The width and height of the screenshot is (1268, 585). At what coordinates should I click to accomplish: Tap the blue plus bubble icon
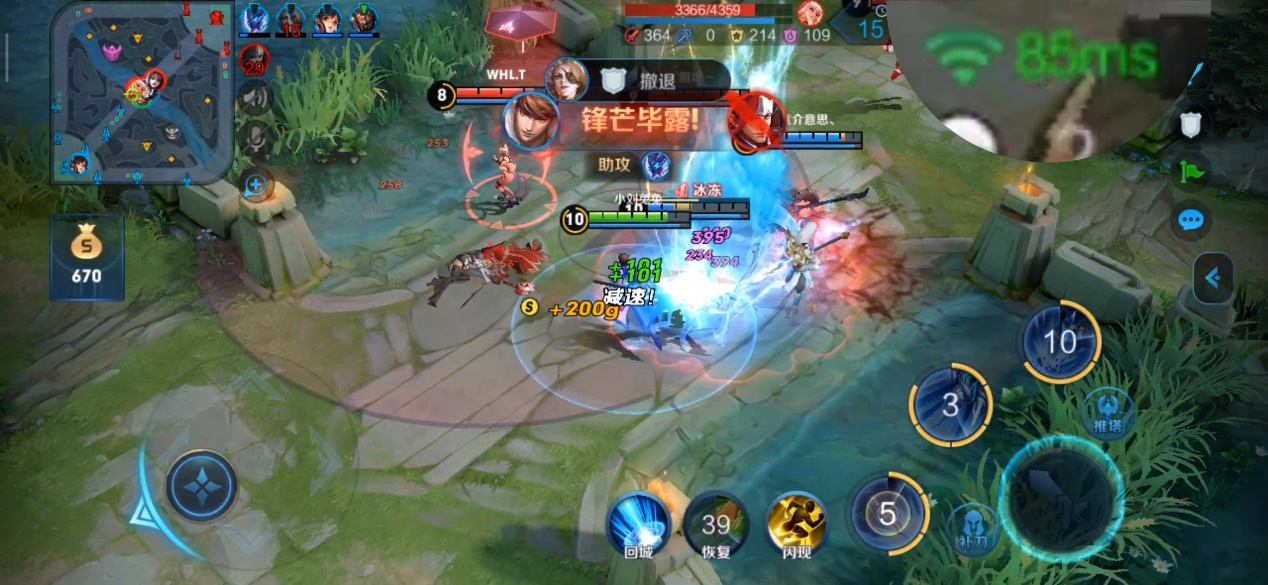[x=256, y=185]
